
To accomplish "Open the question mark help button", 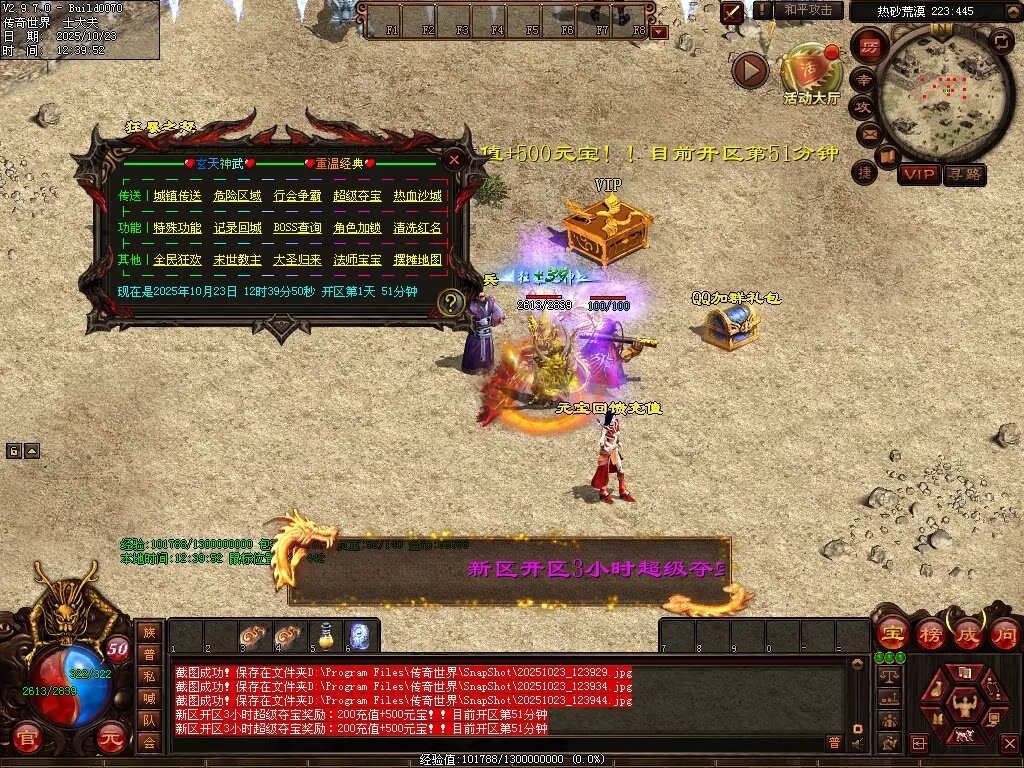I will coord(452,301).
